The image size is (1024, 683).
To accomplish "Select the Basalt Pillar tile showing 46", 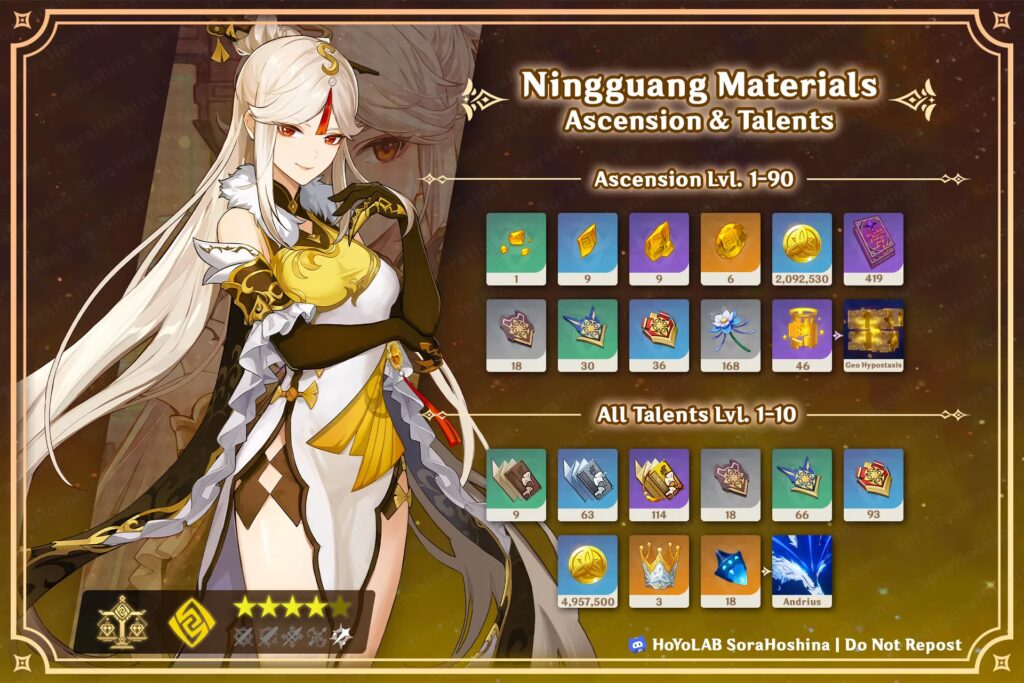I will 802,335.
